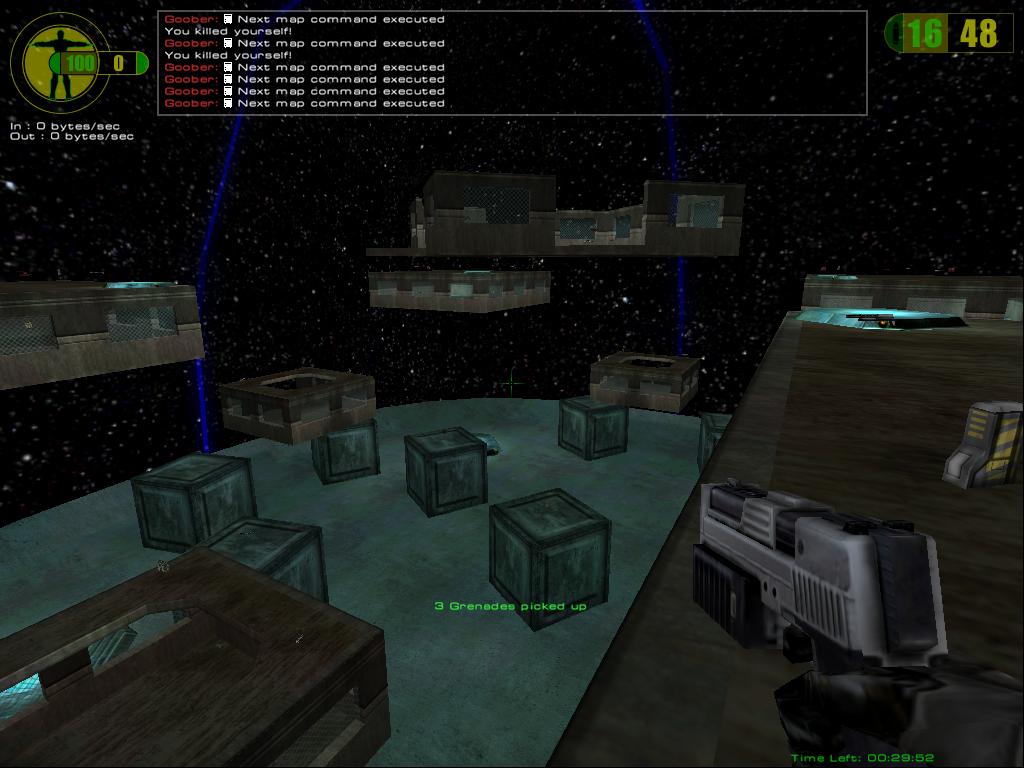This screenshot has width=1024, height=768.
Task: Select the player body status icon
Action: click(x=51, y=60)
